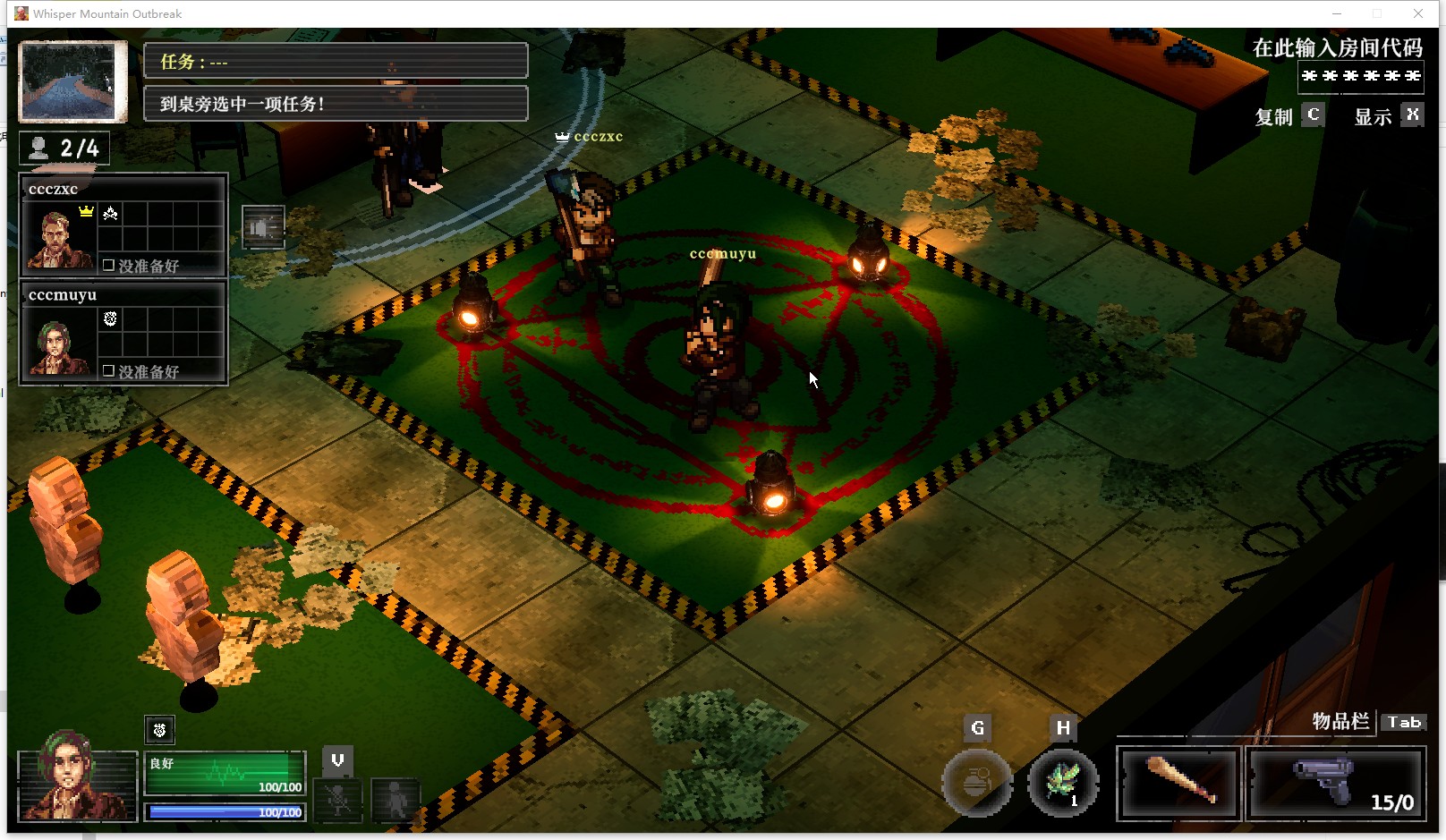Click the speaker icon beside the party list
Viewport: 1446px width, 840px height.
pyautogui.click(x=263, y=227)
